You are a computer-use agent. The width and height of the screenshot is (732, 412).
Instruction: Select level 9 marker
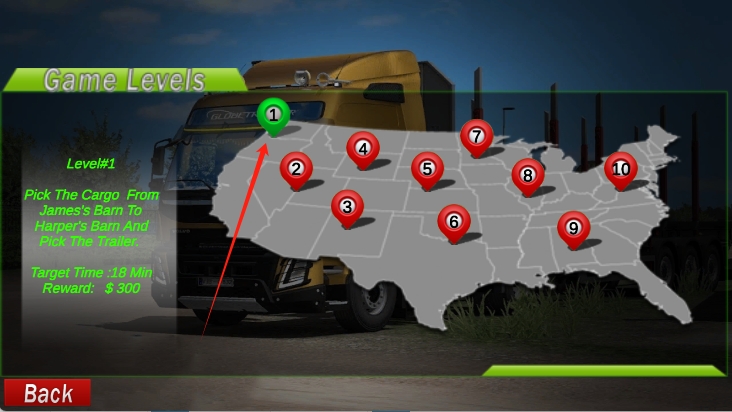pyautogui.click(x=573, y=227)
